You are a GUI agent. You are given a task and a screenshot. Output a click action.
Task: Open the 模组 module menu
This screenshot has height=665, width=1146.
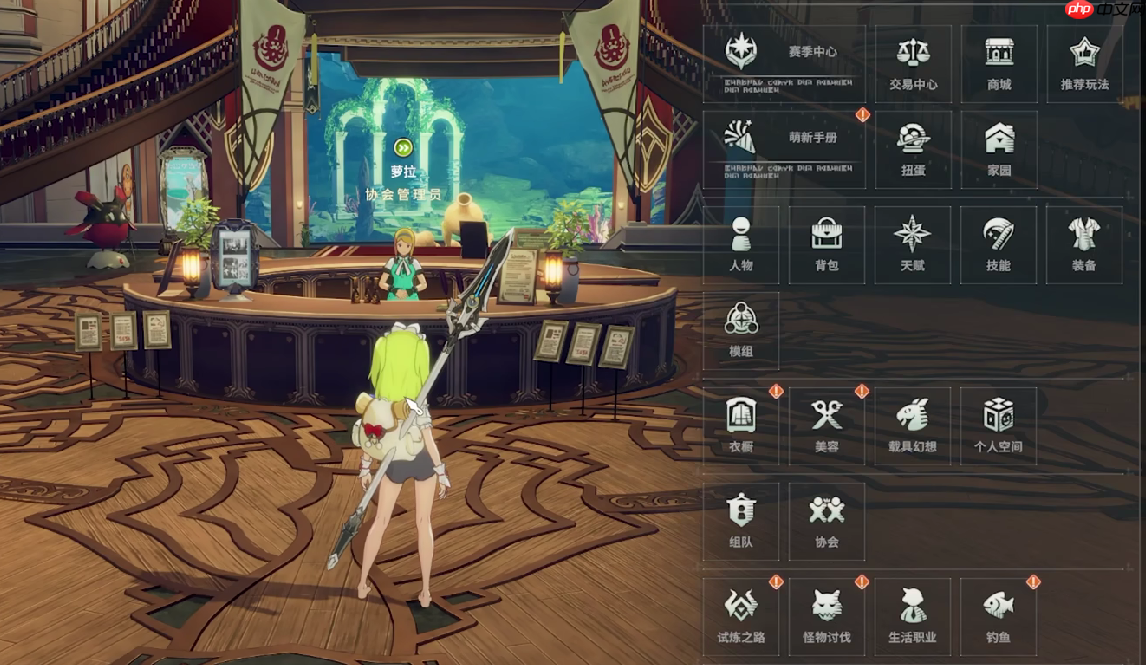(741, 330)
